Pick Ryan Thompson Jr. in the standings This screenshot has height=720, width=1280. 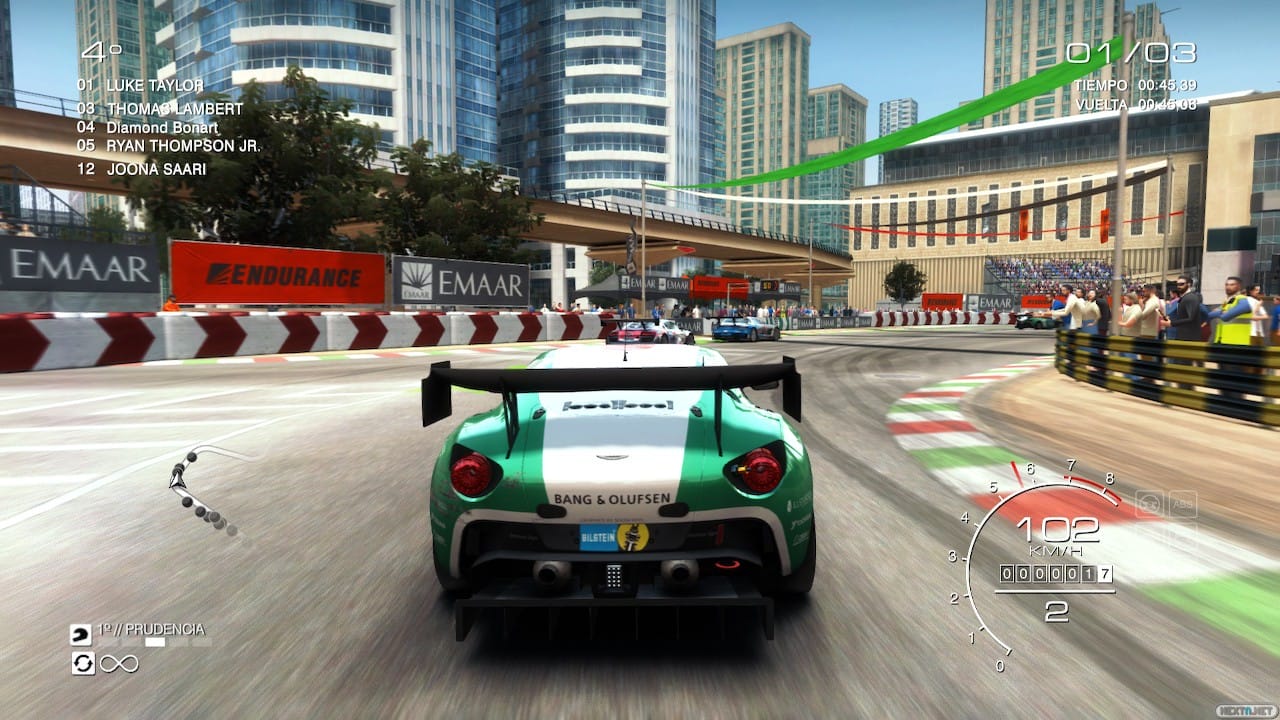click(x=183, y=146)
